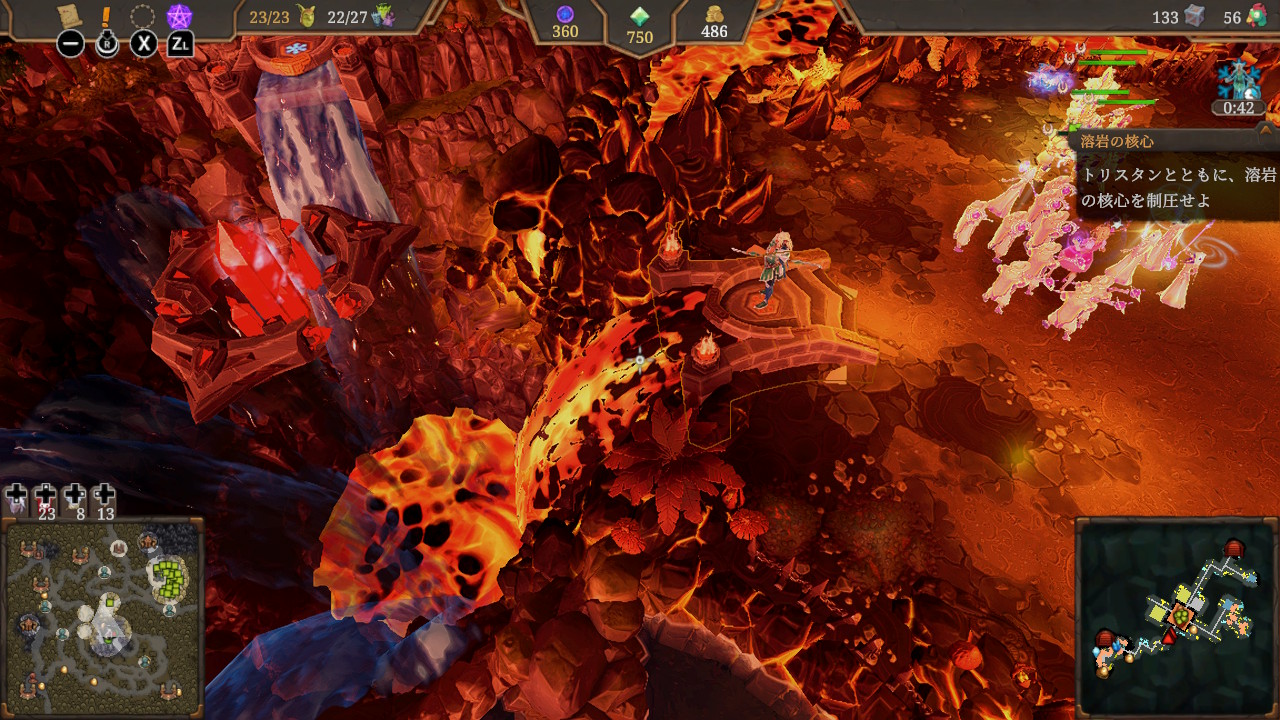Image resolution: width=1280 pixels, height=720 pixels.
Task: Select the orange exclamation mark alert icon
Action: pos(107,17)
